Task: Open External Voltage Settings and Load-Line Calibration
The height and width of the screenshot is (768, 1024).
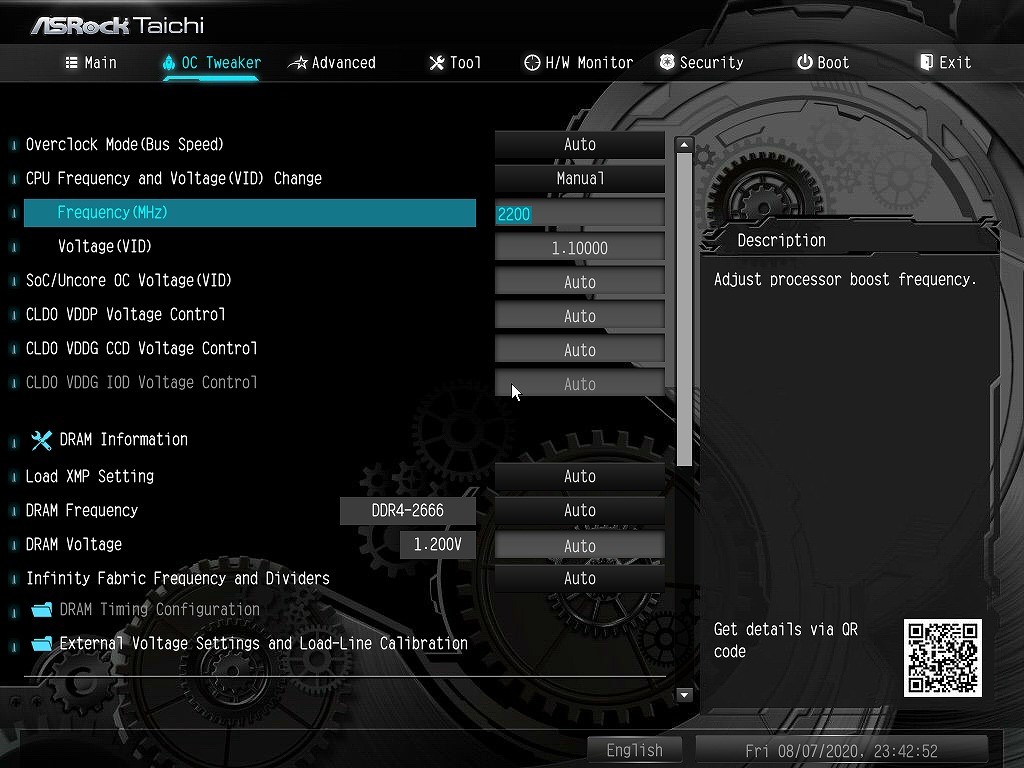Action: [263, 643]
